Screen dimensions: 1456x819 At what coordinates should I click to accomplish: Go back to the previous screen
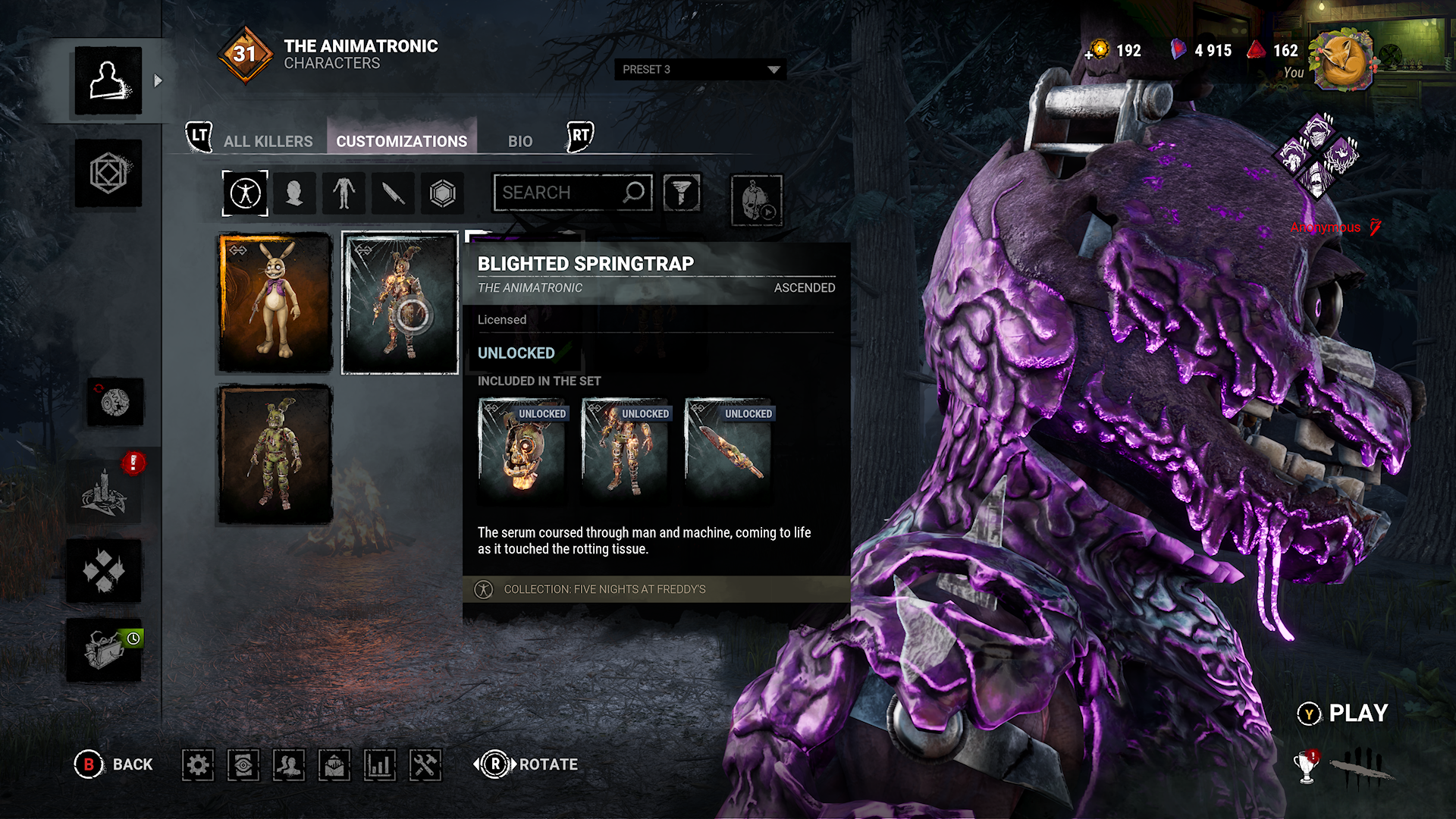tap(114, 764)
